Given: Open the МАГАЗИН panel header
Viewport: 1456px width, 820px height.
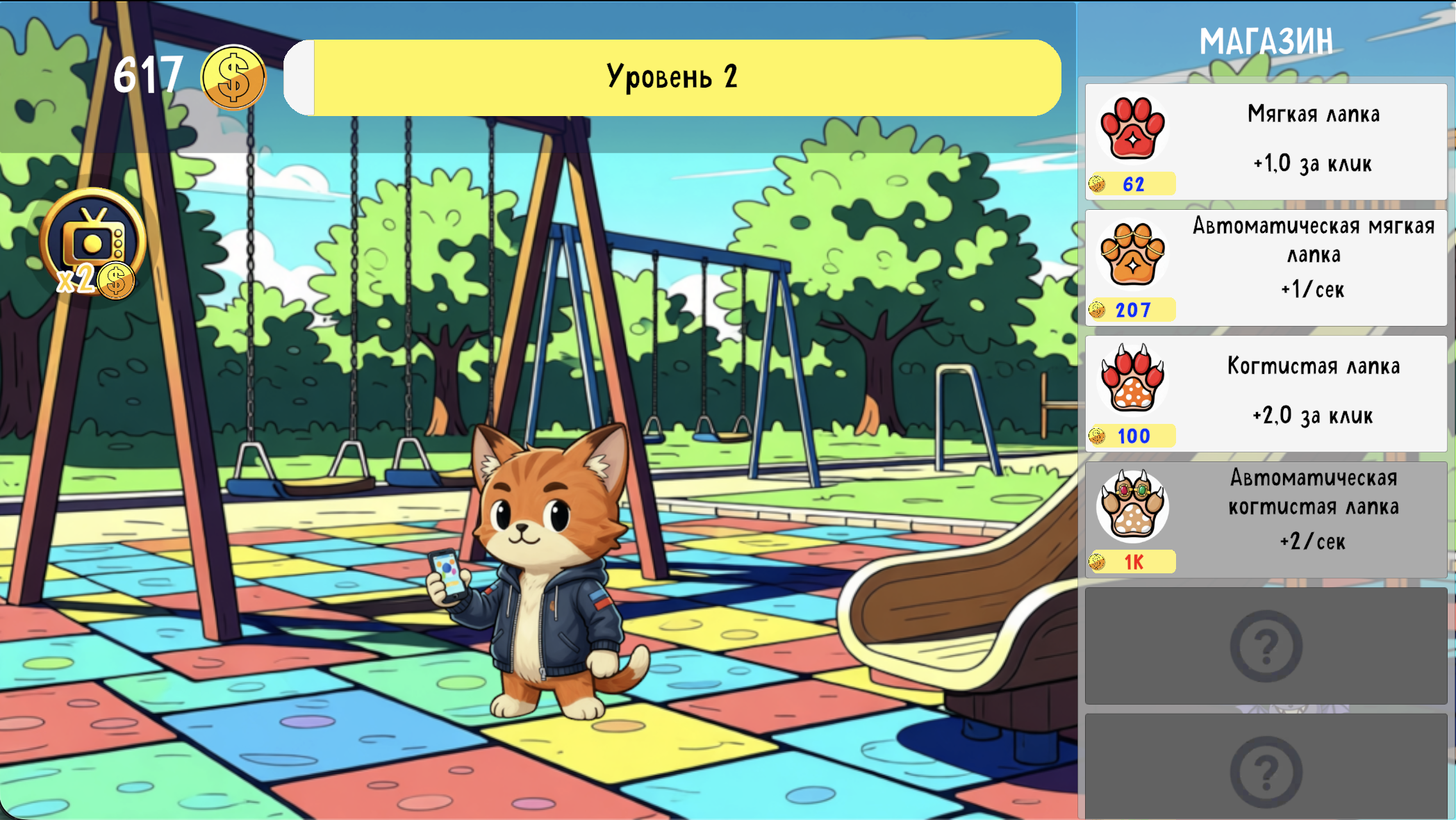Looking at the screenshot, I should 1266,40.
